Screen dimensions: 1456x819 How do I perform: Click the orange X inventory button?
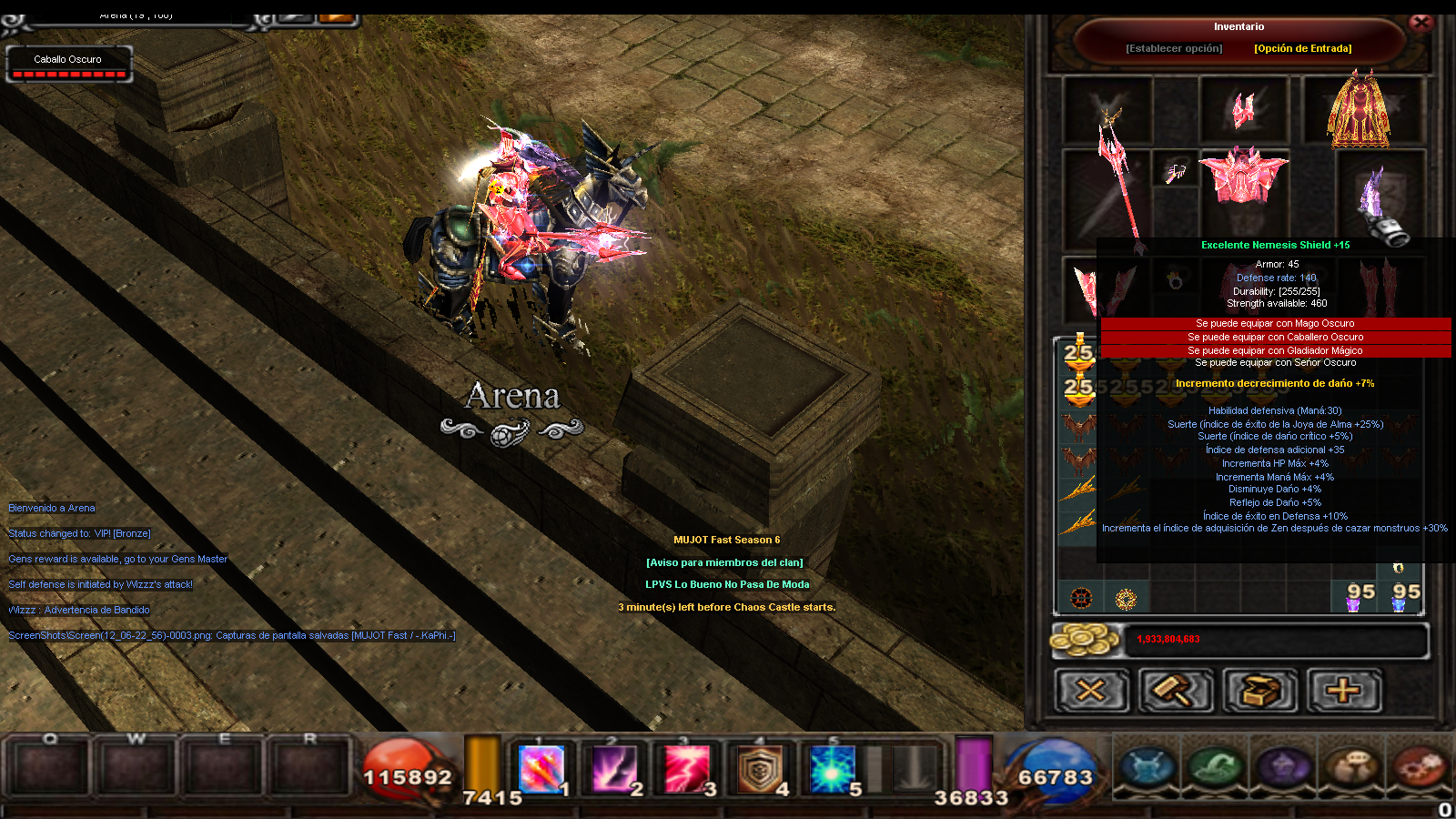click(1091, 692)
